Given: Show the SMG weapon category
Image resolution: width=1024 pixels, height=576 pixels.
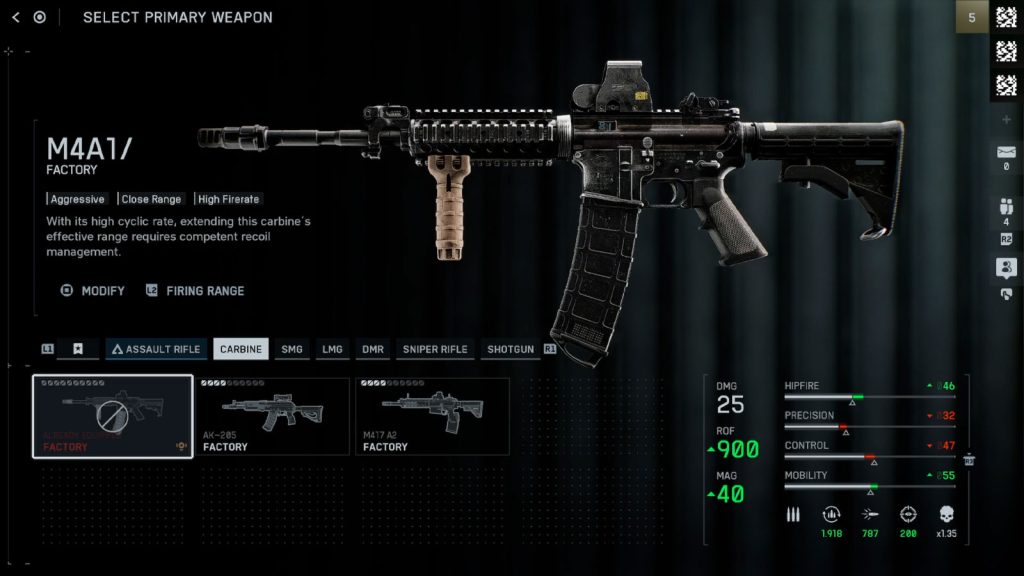Looking at the screenshot, I should click(x=291, y=349).
